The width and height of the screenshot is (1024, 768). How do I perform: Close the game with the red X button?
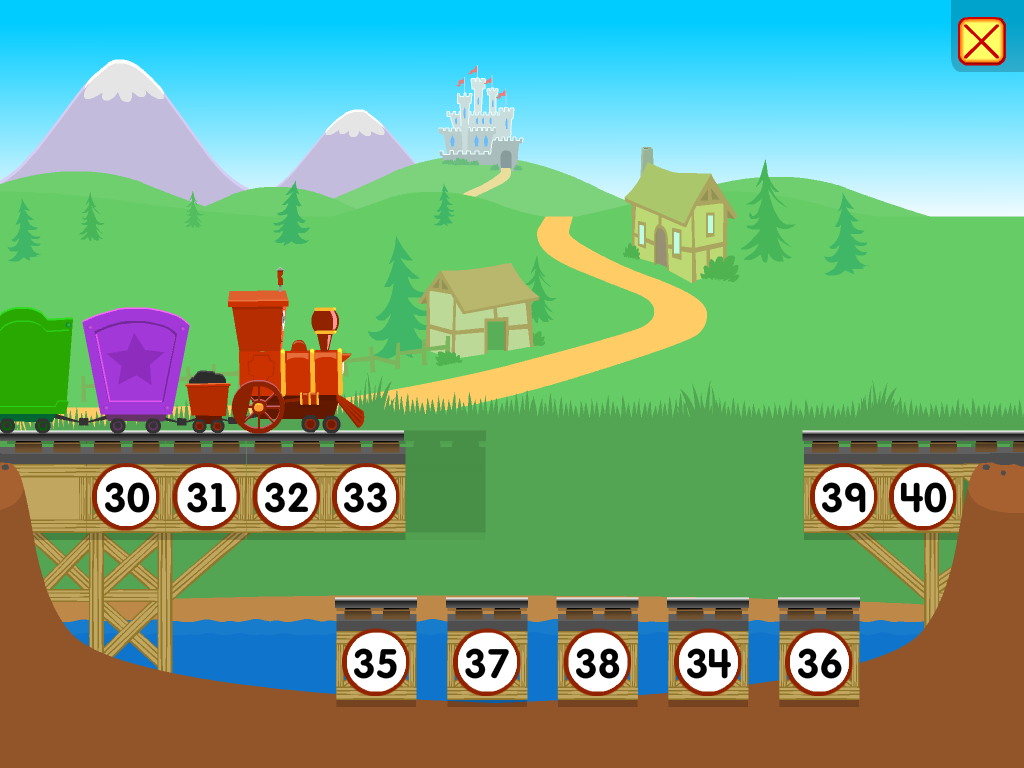(981, 41)
